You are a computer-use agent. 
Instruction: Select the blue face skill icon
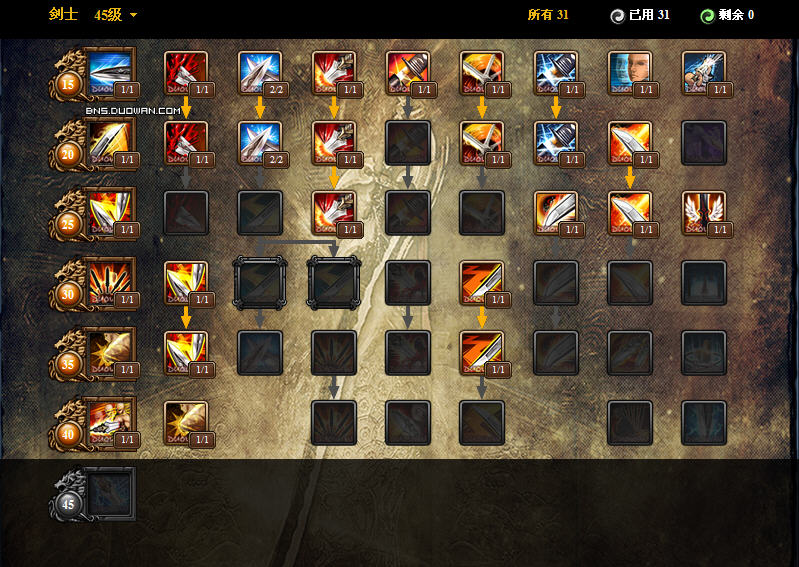tap(630, 73)
